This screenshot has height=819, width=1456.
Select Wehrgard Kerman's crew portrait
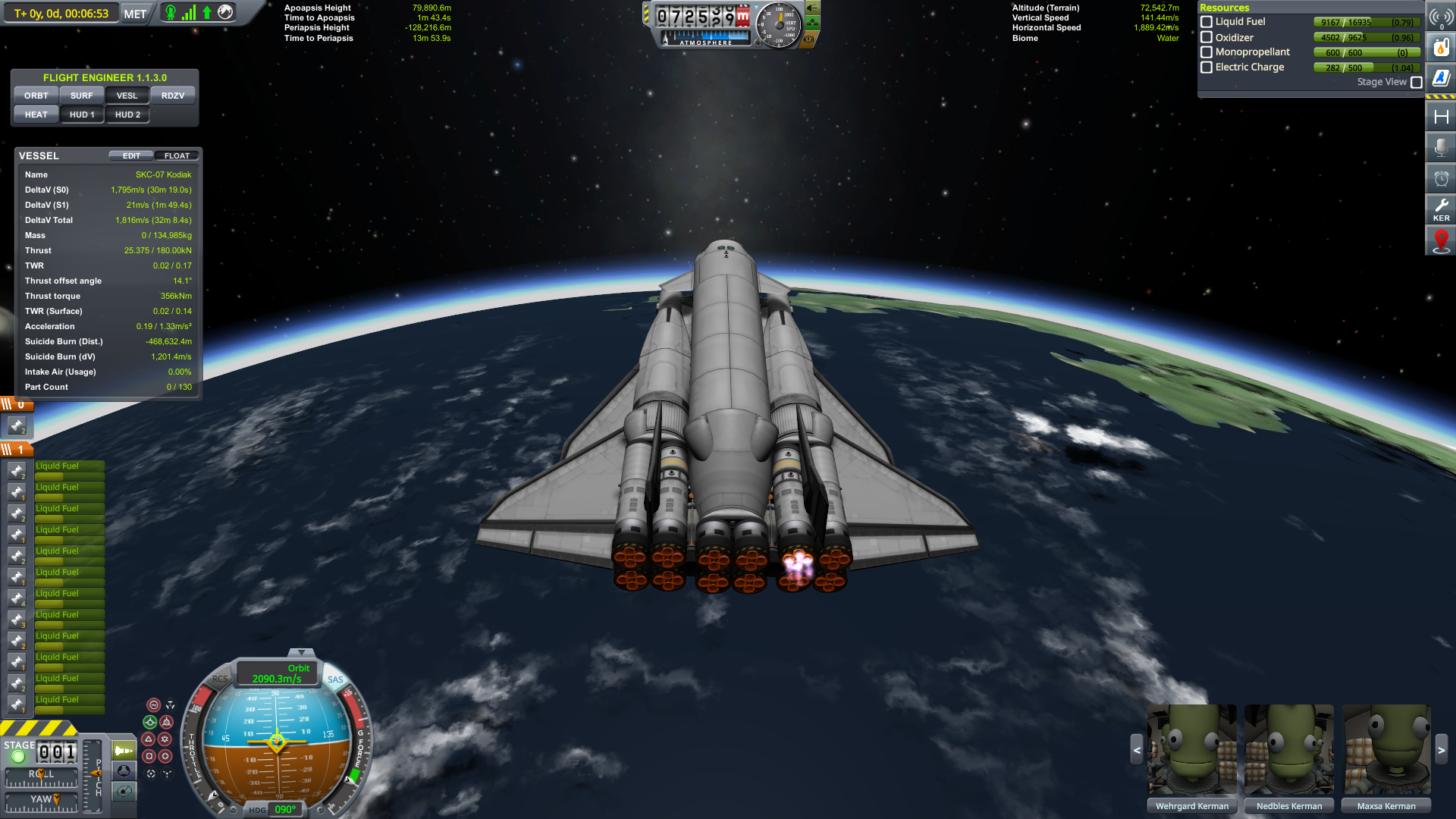coord(1191,751)
